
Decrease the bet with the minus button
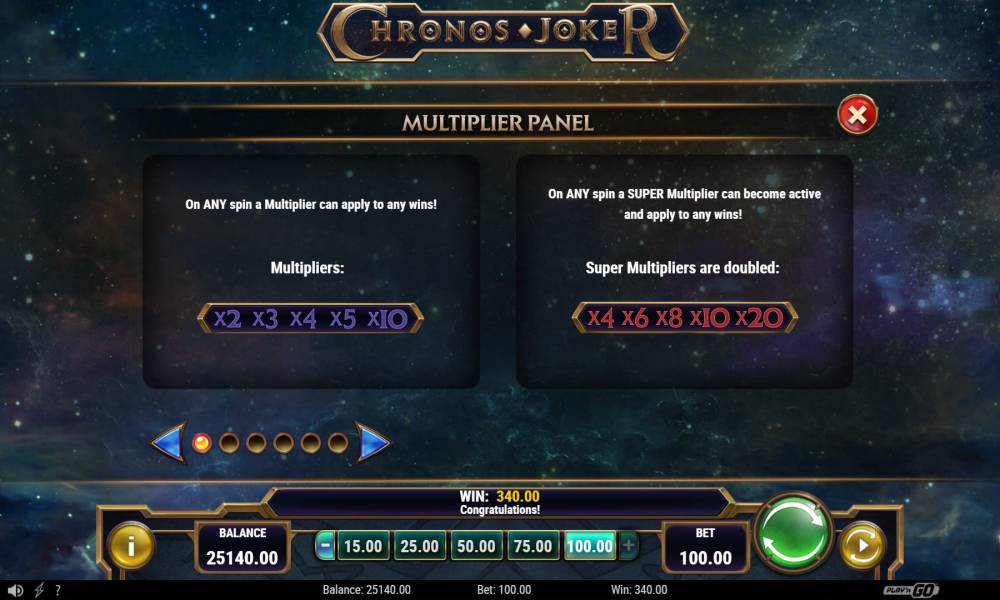pyautogui.click(x=325, y=546)
